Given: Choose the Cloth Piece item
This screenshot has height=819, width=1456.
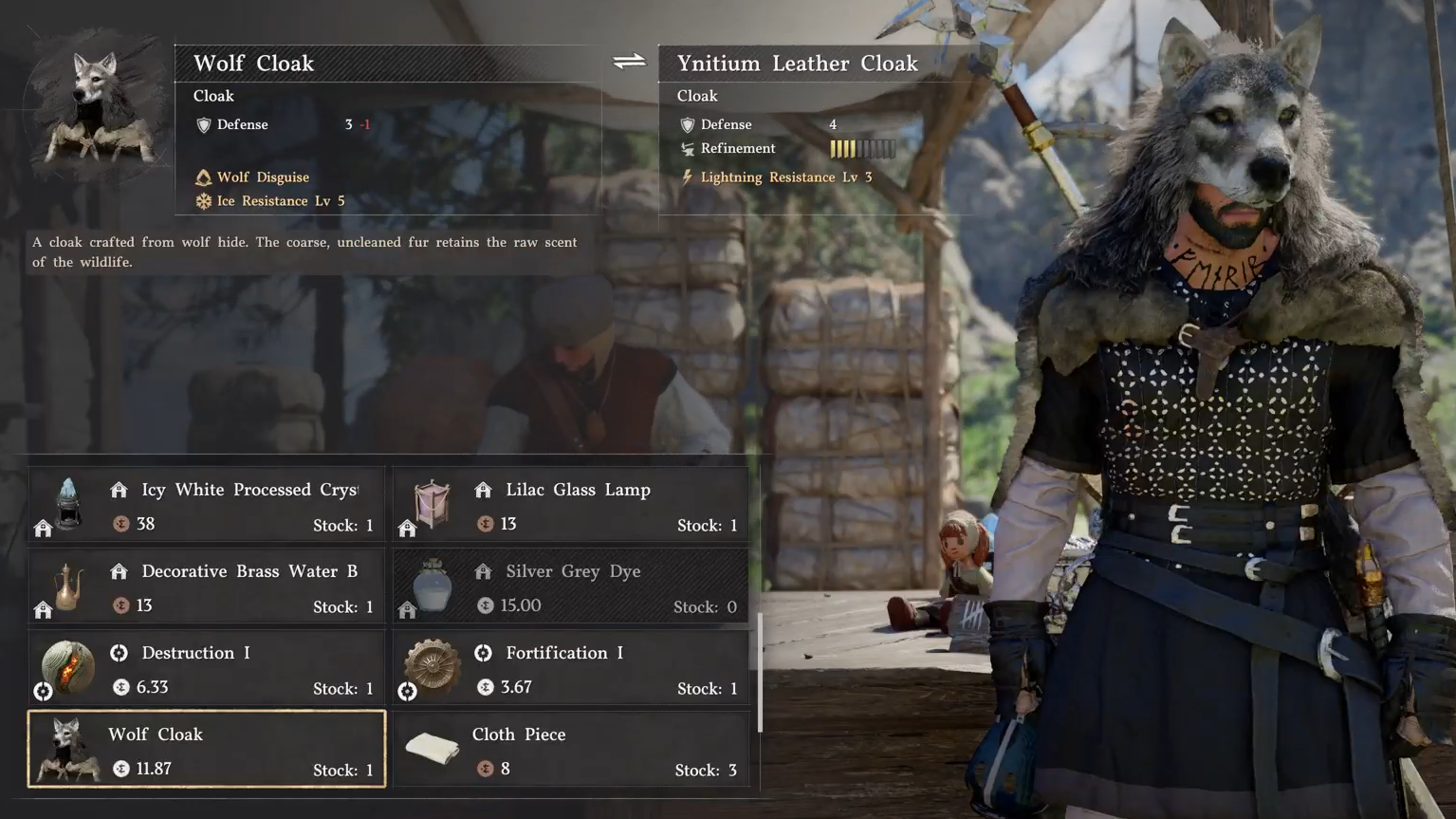Looking at the screenshot, I should click(x=571, y=750).
